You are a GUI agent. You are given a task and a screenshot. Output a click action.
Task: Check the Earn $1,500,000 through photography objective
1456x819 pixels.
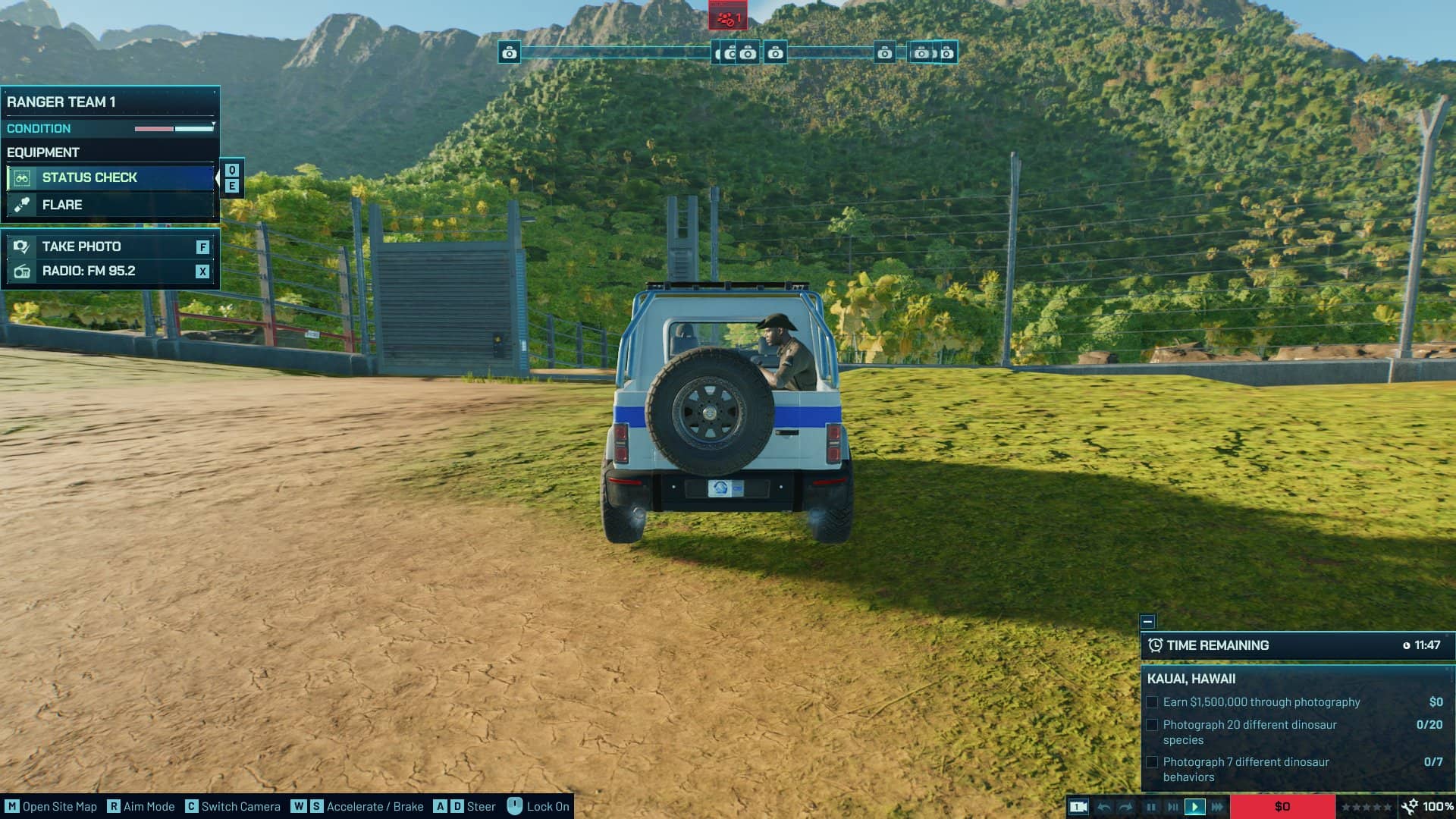[x=1153, y=702]
